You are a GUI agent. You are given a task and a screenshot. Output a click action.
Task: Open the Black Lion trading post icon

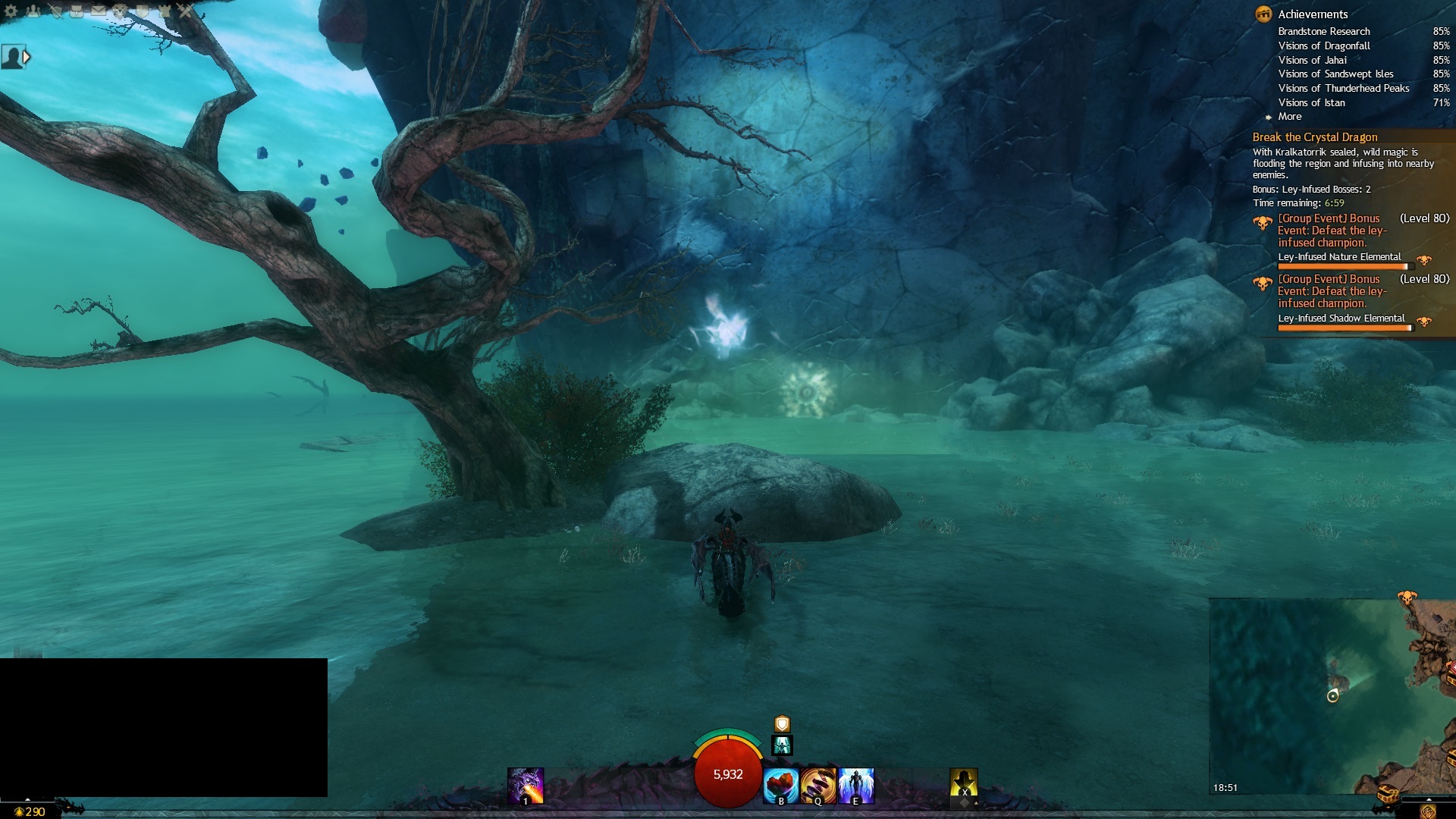121,11
